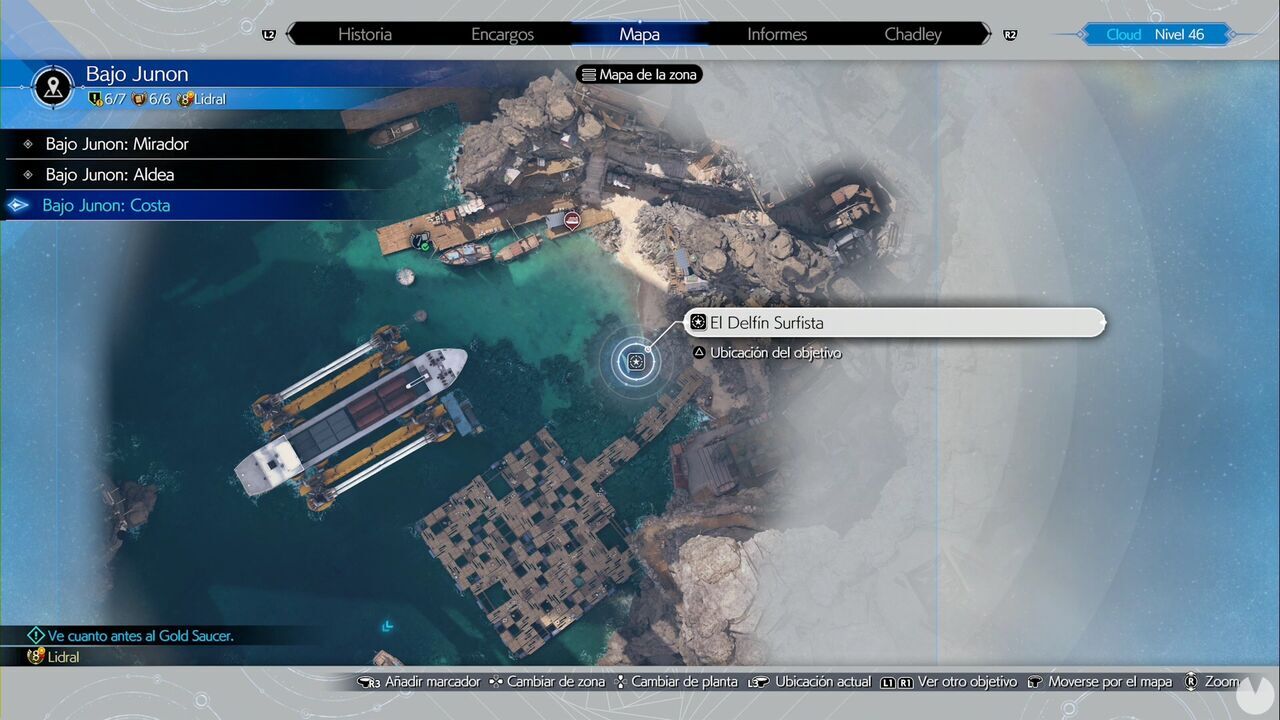
Task: Click the objective target icon beside El Delfín Surfista
Action: click(697, 322)
